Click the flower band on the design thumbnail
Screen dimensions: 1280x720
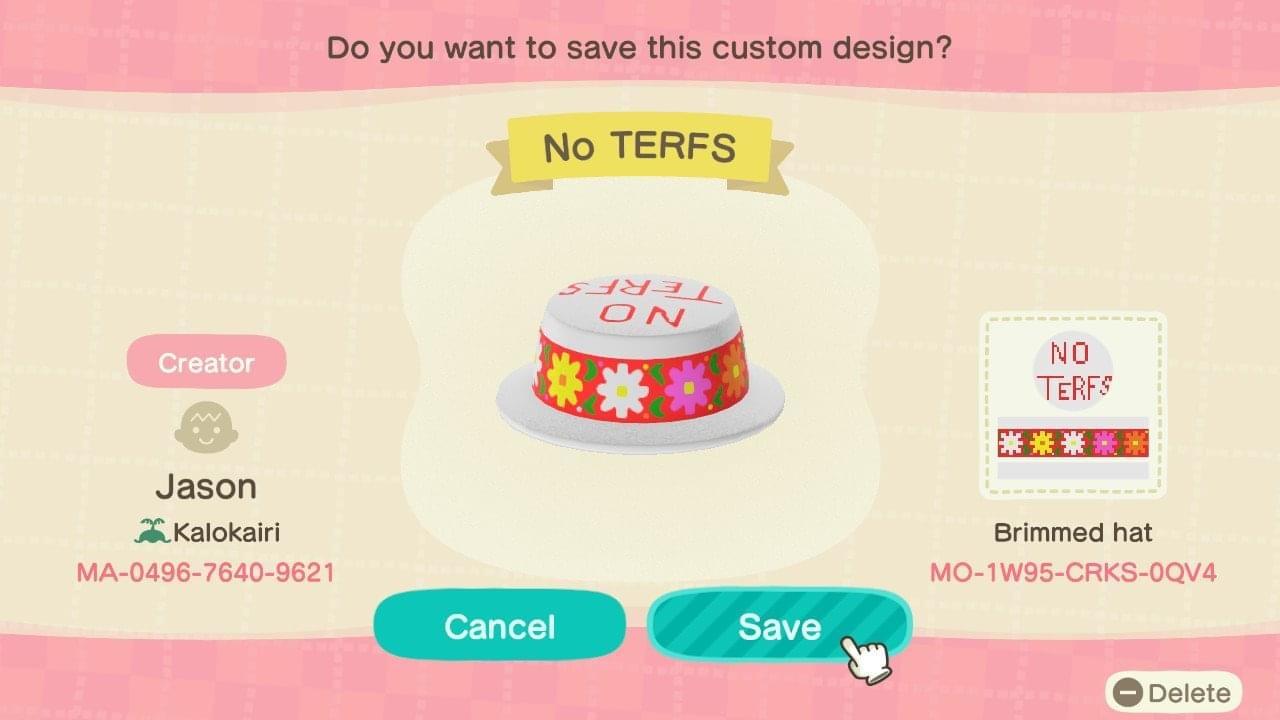click(1073, 441)
